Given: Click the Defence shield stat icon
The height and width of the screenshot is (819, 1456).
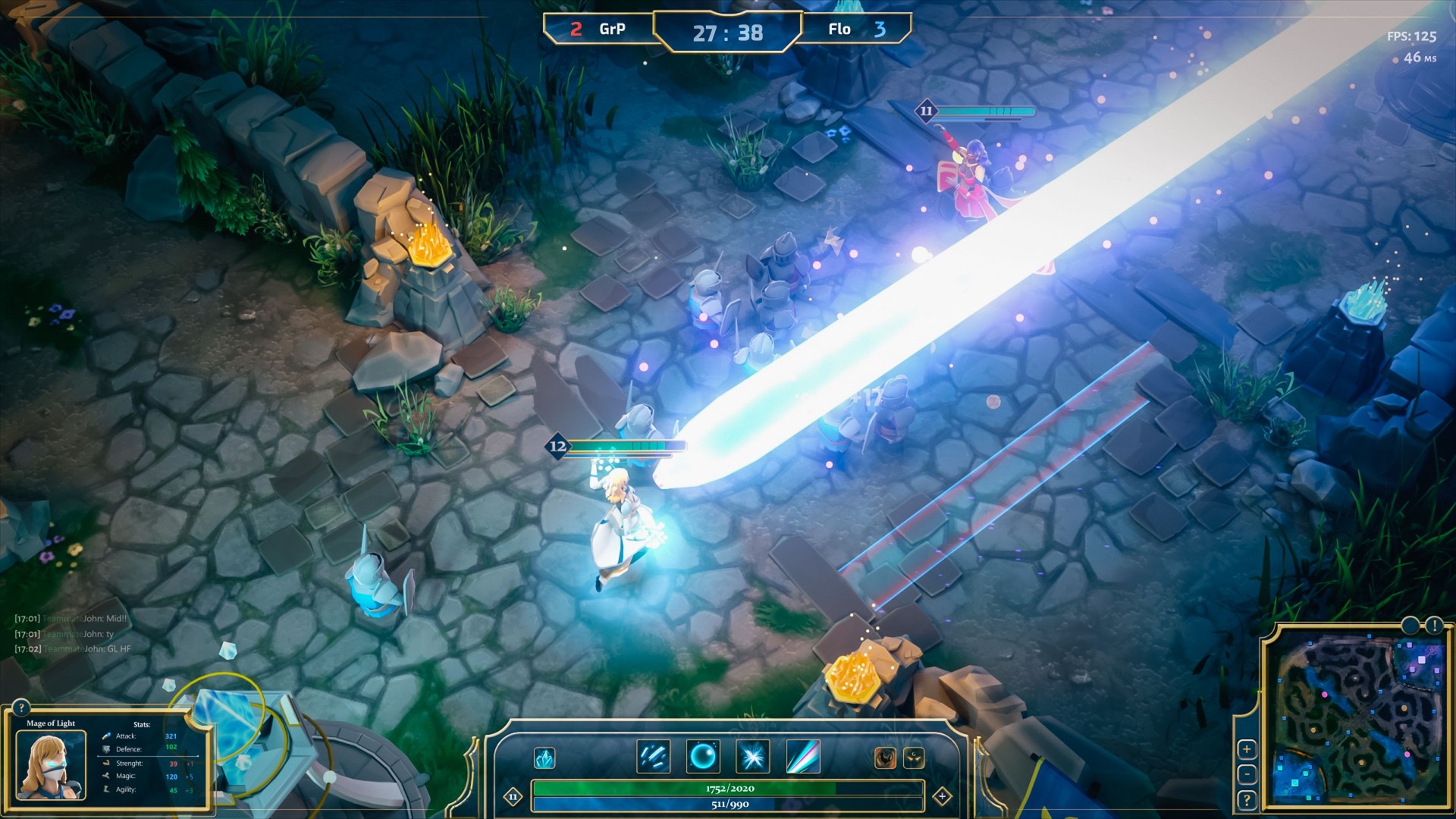Looking at the screenshot, I should 107,749.
